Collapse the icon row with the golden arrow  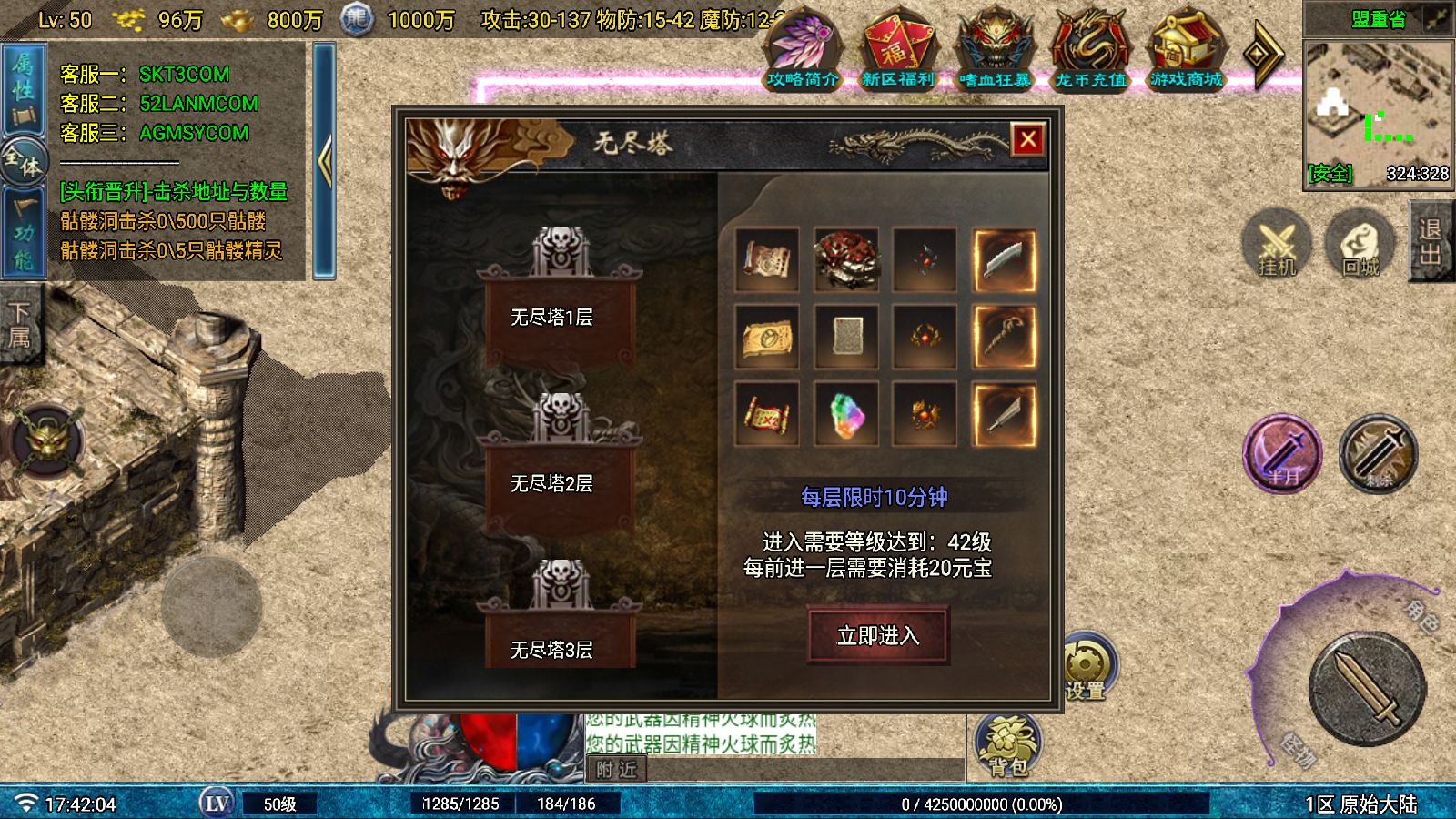pyautogui.click(x=1264, y=52)
